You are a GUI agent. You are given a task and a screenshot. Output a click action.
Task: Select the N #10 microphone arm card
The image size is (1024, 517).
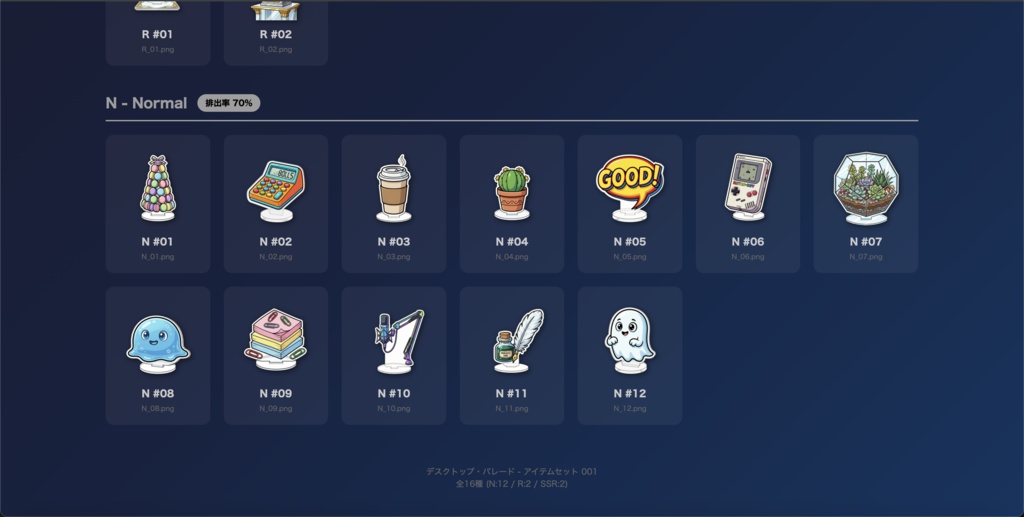coord(394,355)
